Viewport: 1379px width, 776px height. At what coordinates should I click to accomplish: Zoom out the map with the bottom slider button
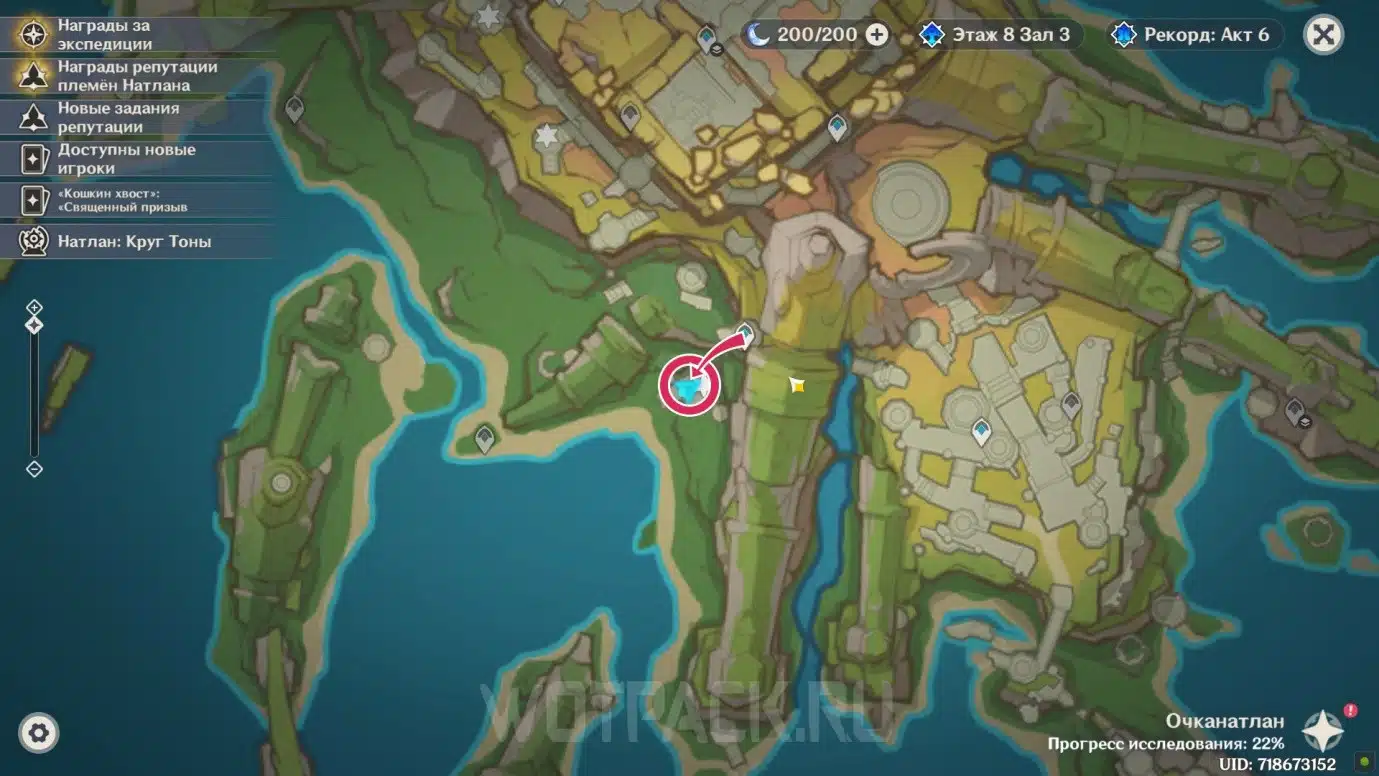point(34,469)
